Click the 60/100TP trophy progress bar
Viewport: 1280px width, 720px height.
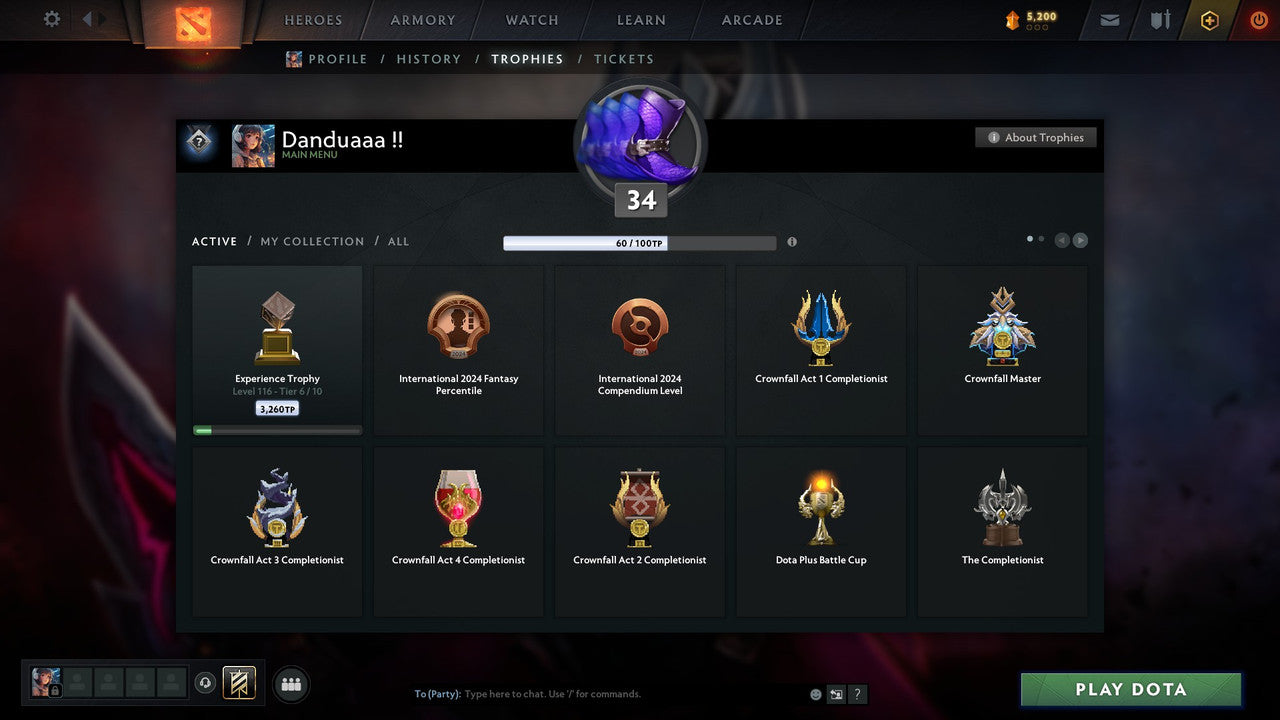[x=640, y=242]
